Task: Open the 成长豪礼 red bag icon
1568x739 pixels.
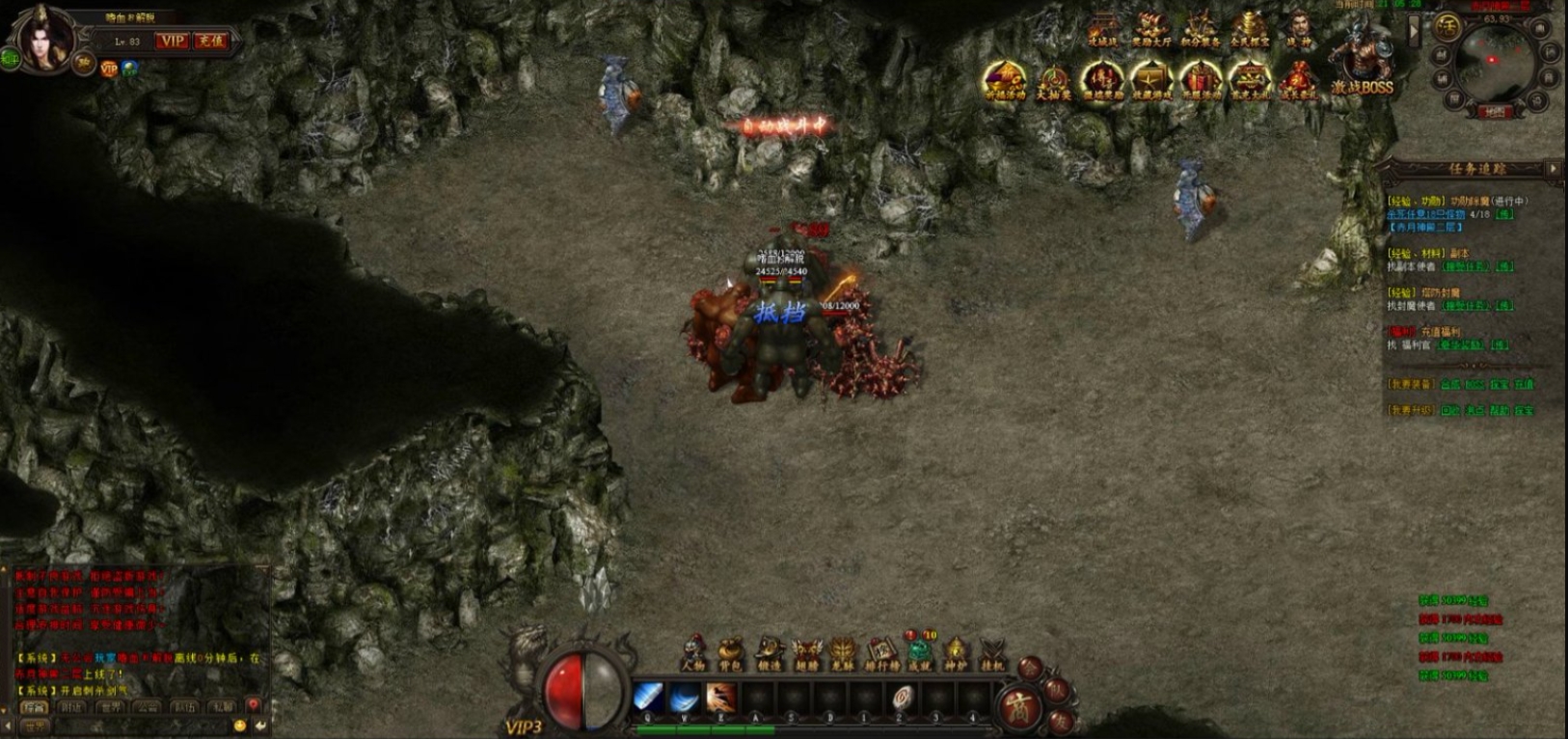Action: 1298,81
